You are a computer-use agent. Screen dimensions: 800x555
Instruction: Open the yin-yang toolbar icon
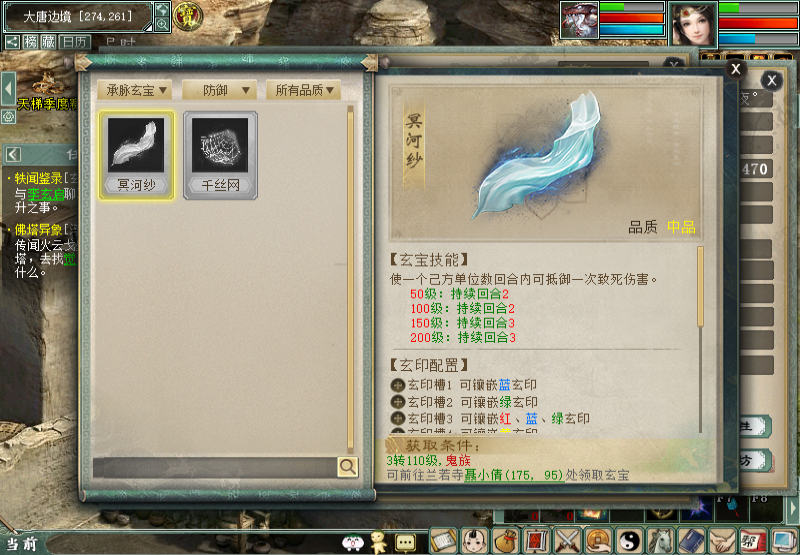click(x=629, y=541)
